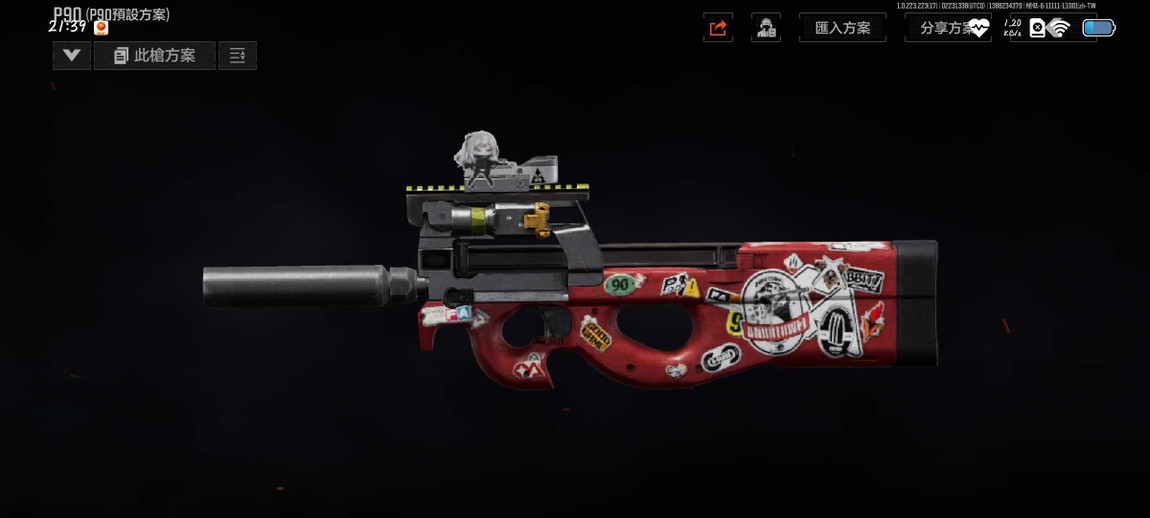Select 匯入方案 to import a loadout
This screenshot has width=1150, height=518.
tap(842, 28)
